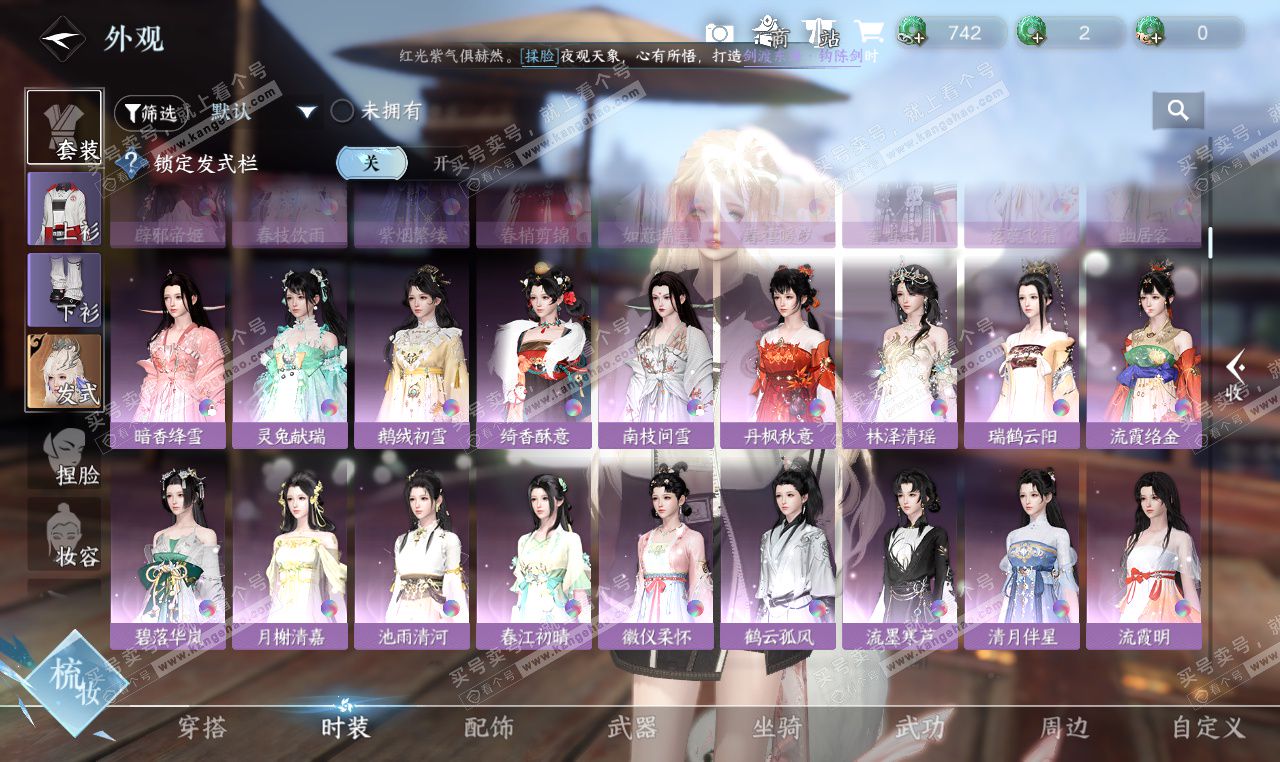The image size is (1280, 762).
Task: Select the 流墨寒芦 black outfit
Action: click(900, 555)
